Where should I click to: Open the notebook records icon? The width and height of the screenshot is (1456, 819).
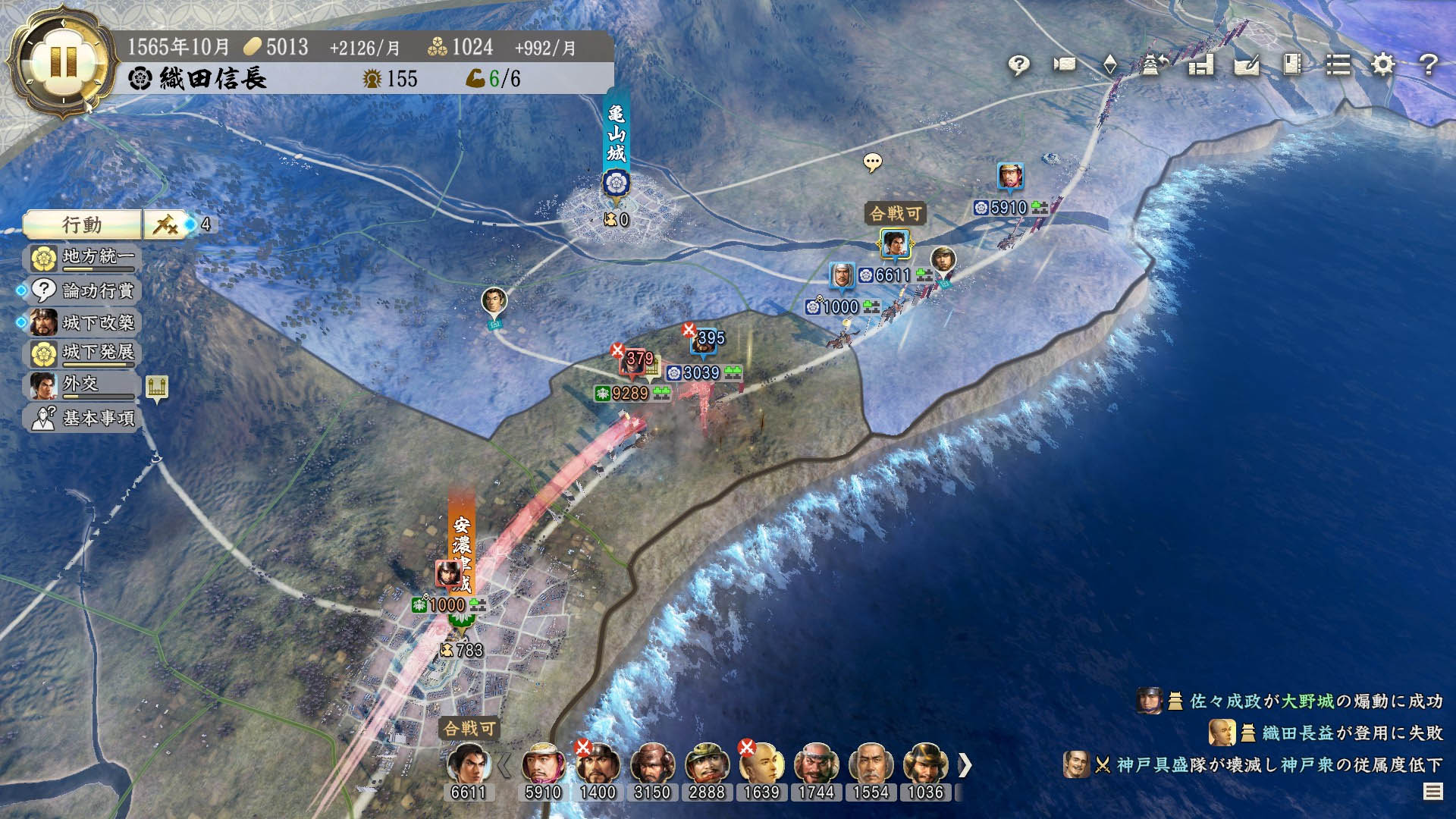coord(1292,65)
